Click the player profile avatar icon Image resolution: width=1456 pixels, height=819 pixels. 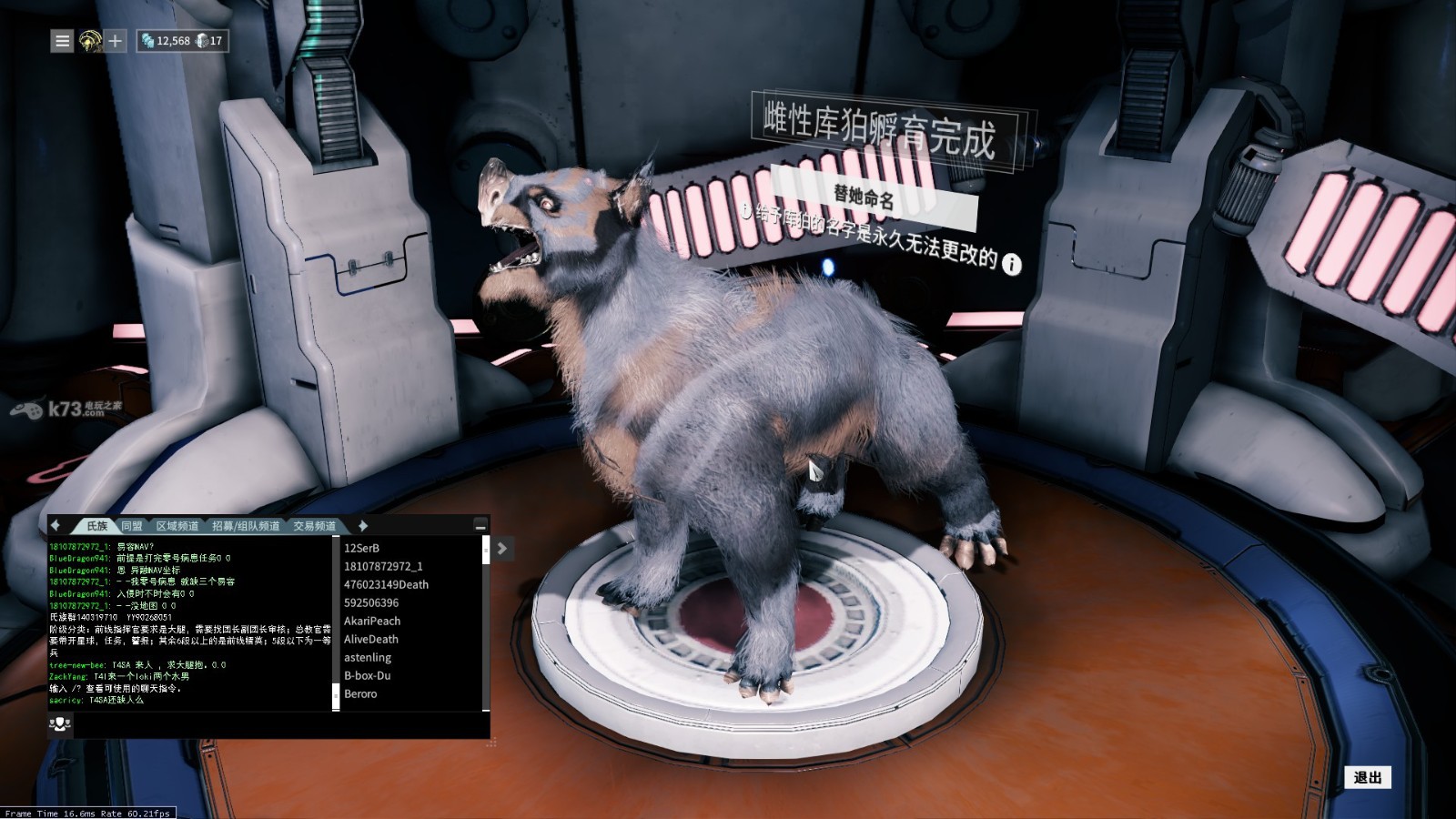89,41
